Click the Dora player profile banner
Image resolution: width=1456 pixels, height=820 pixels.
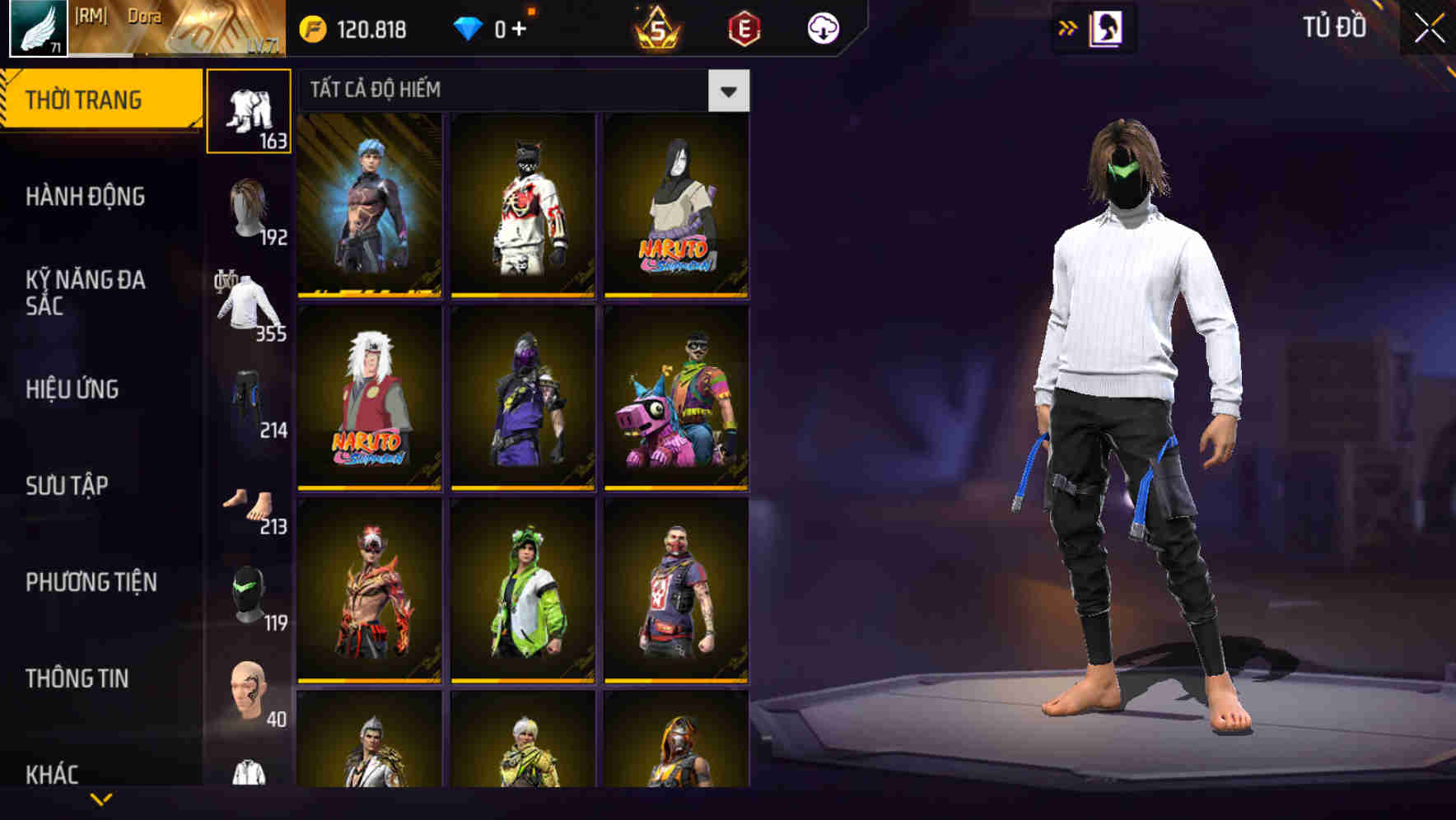click(148, 29)
